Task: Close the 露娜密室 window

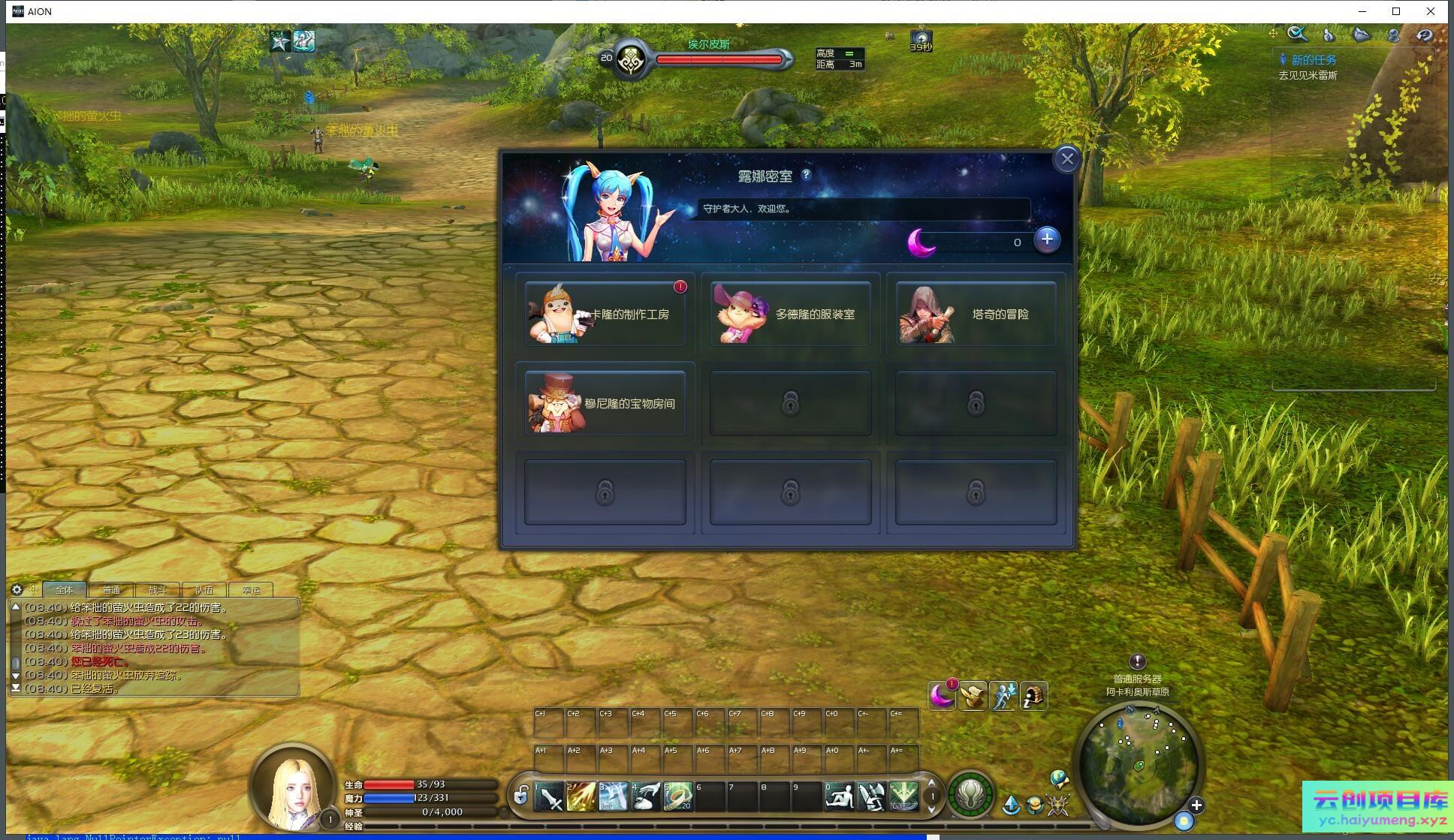Action: click(x=1066, y=159)
